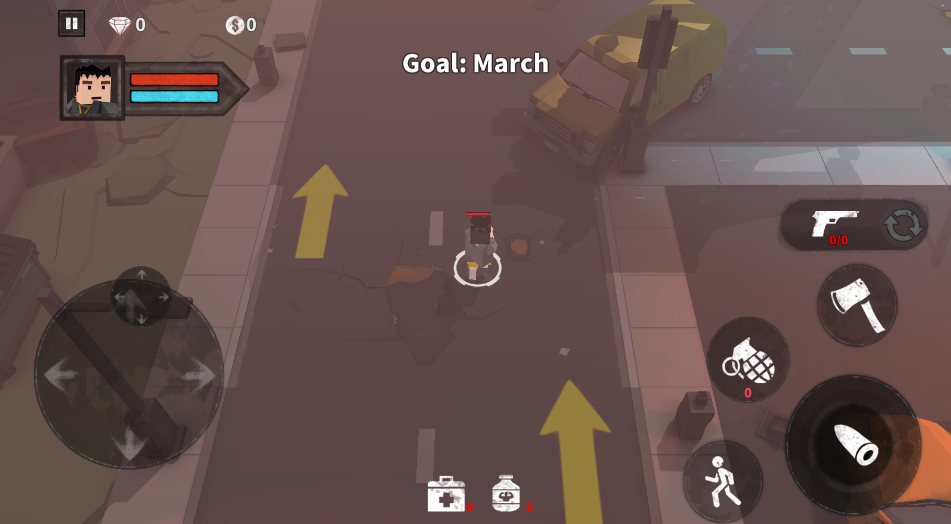Tap the joystick's left arrow
The width and height of the screenshot is (951, 524).
pyautogui.click(x=61, y=375)
